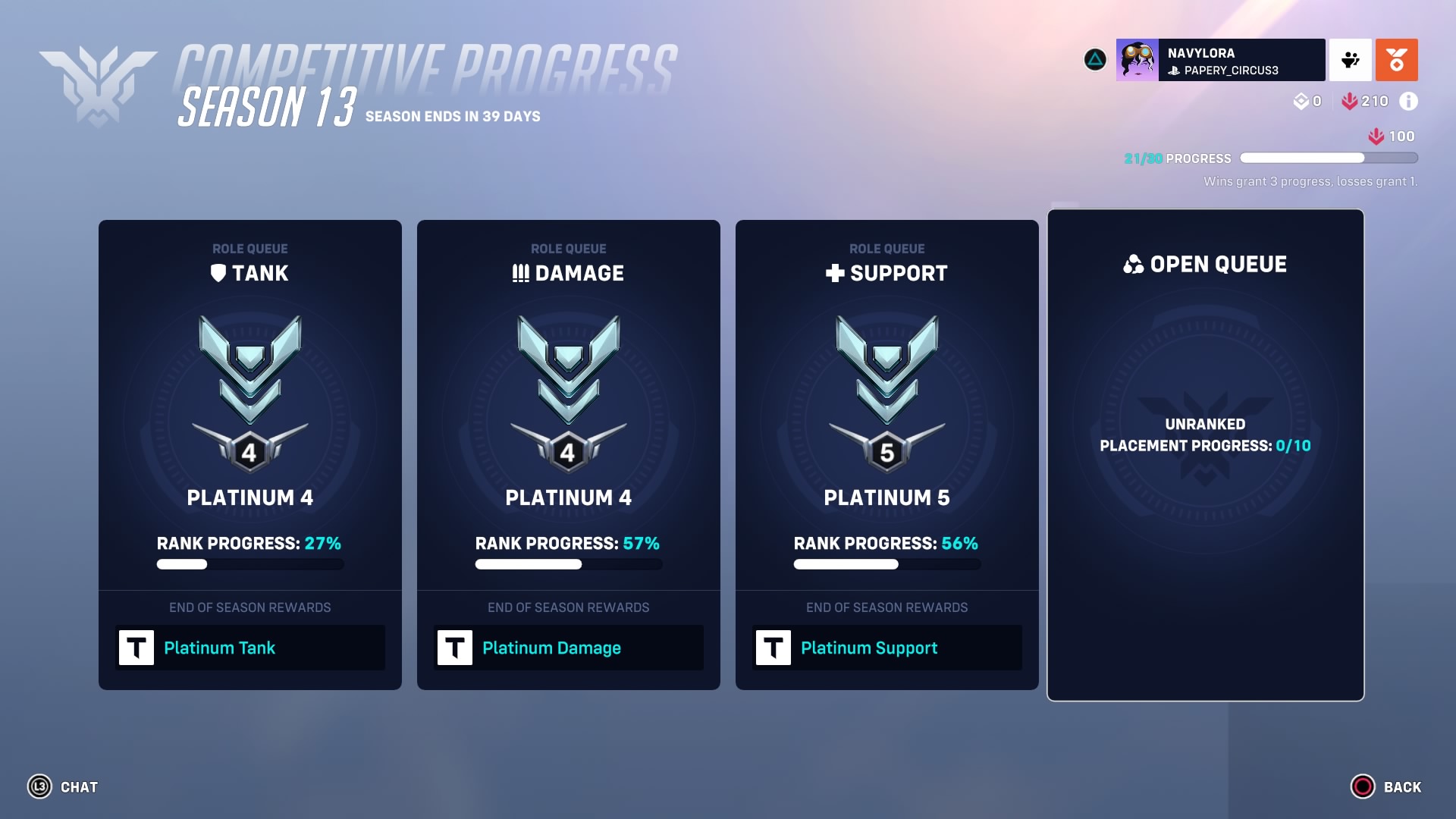
Task: Click the Damage role icon
Action: 519,273
